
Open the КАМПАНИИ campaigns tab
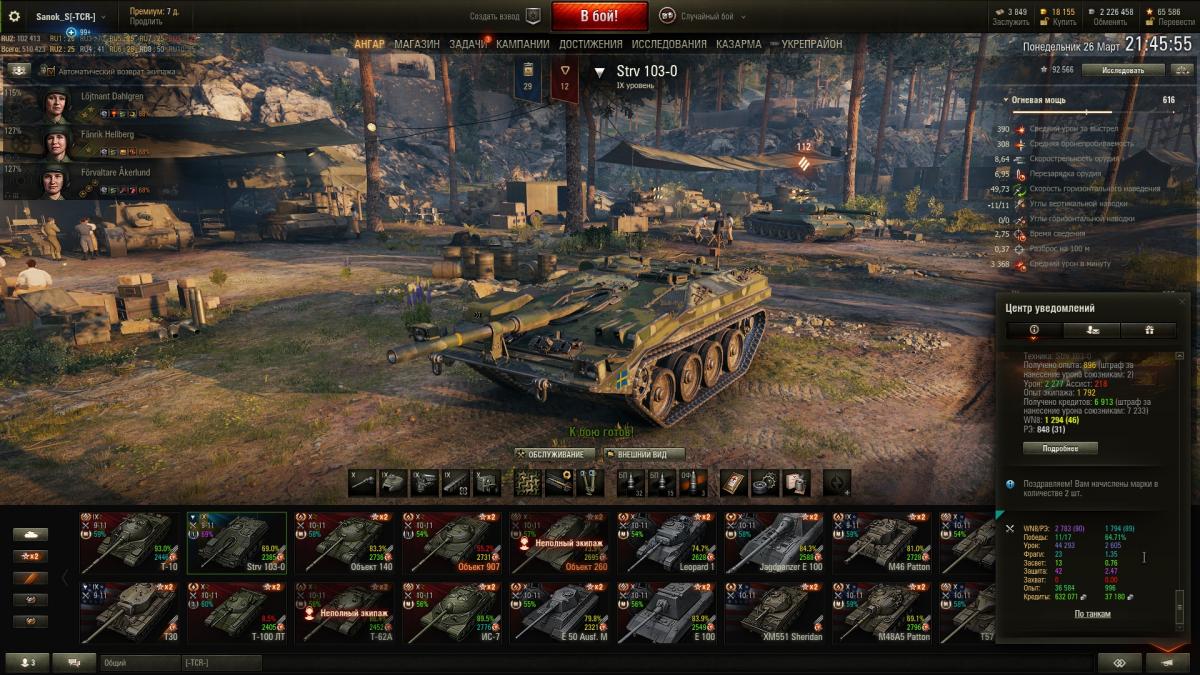(522, 44)
